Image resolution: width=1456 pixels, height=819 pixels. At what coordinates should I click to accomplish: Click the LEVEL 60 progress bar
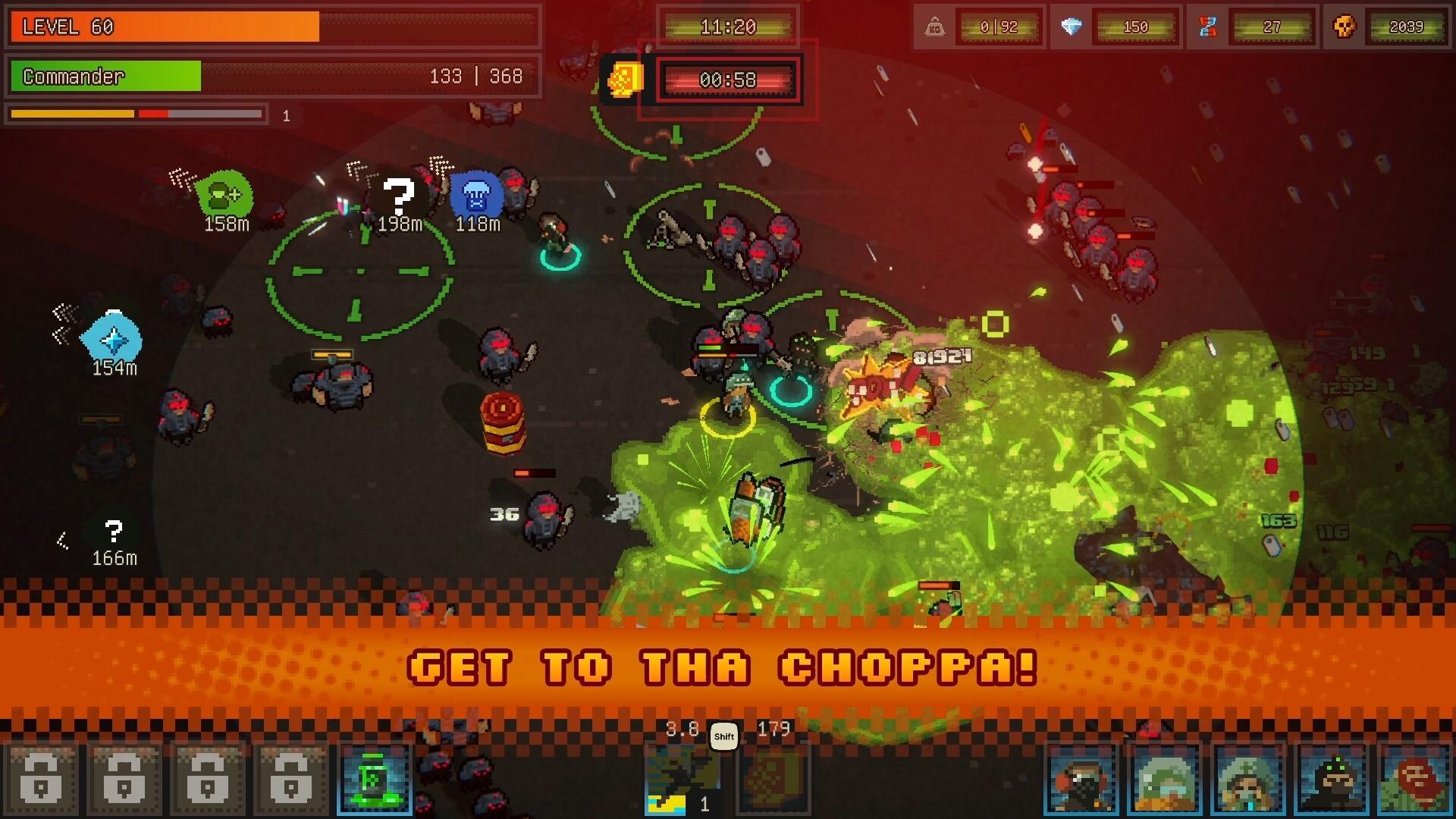[273, 27]
